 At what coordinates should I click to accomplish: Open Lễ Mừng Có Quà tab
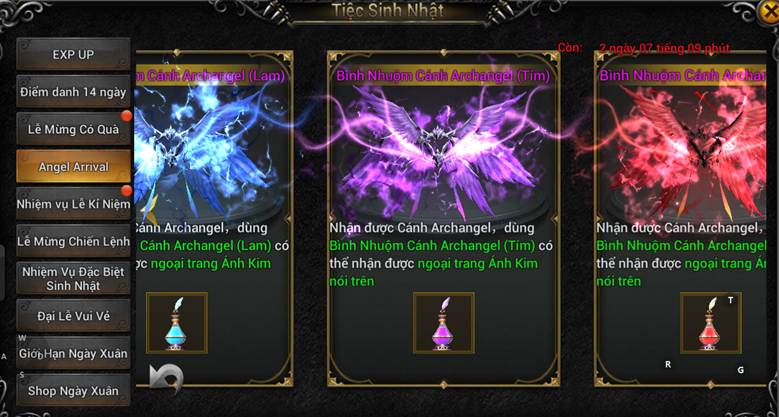(x=73, y=129)
